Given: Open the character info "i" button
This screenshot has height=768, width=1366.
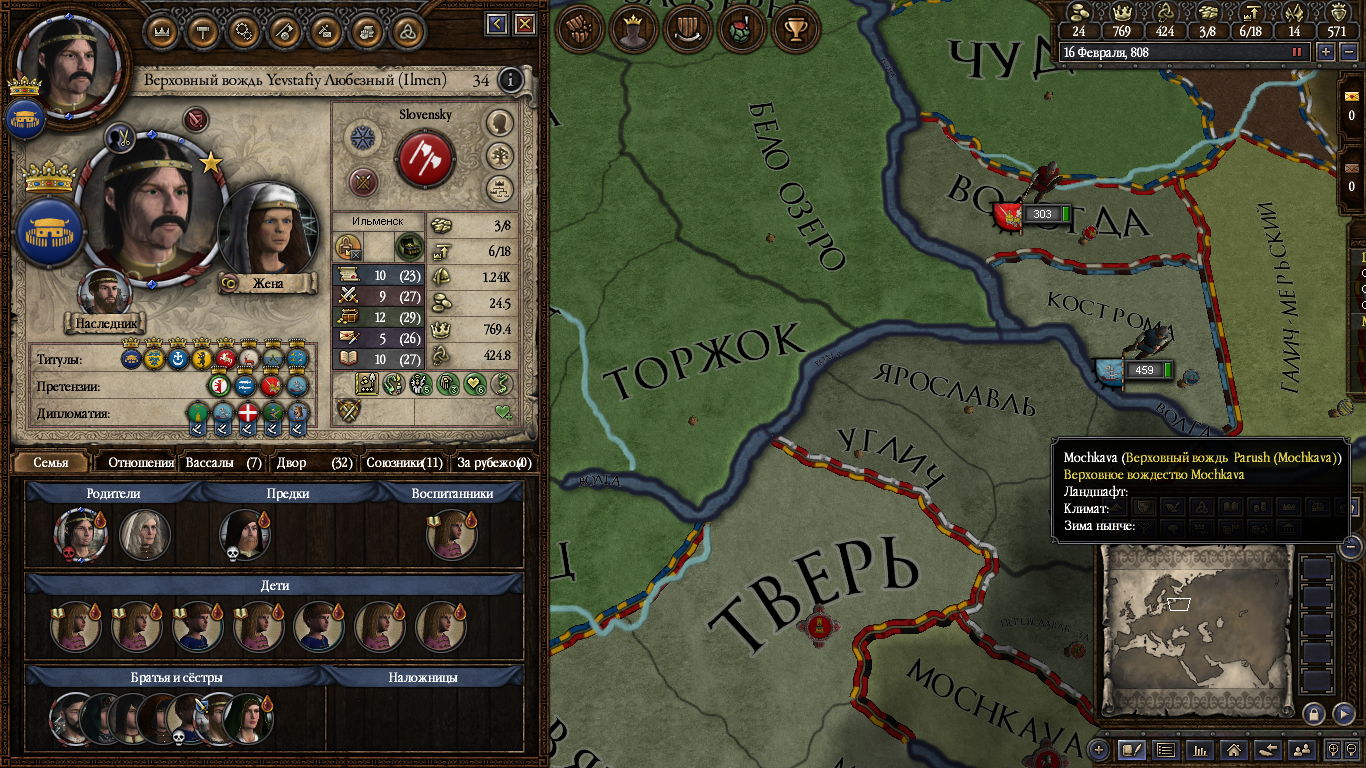Looking at the screenshot, I should (510, 80).
